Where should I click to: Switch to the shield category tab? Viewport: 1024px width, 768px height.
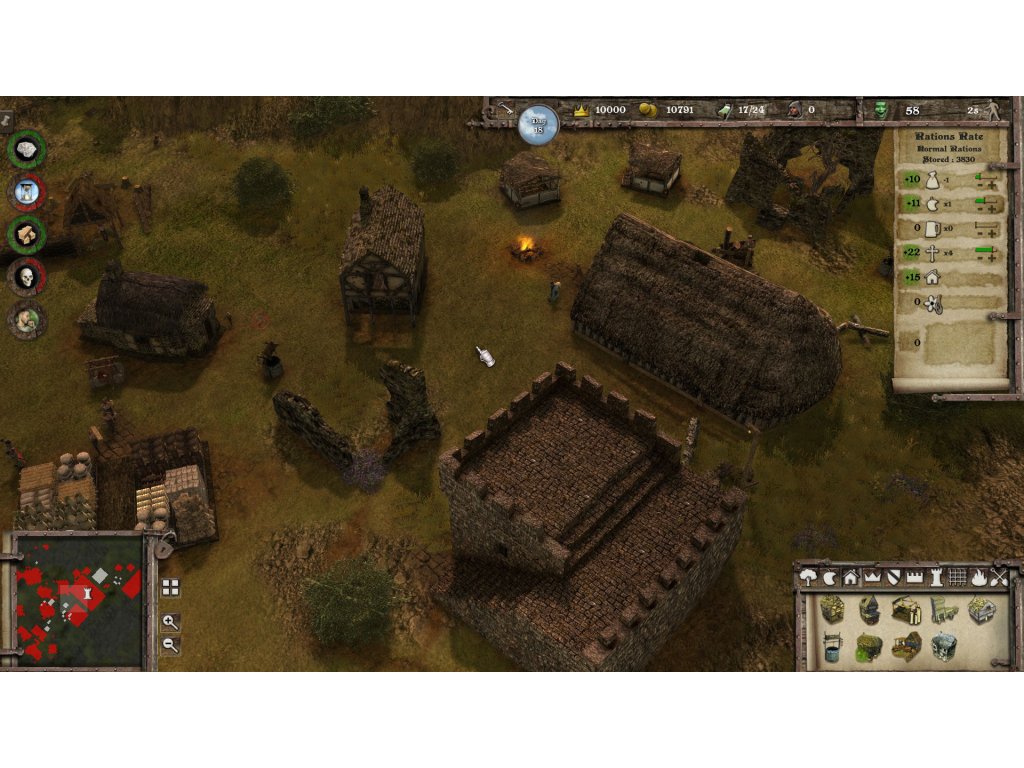point(893,577)
